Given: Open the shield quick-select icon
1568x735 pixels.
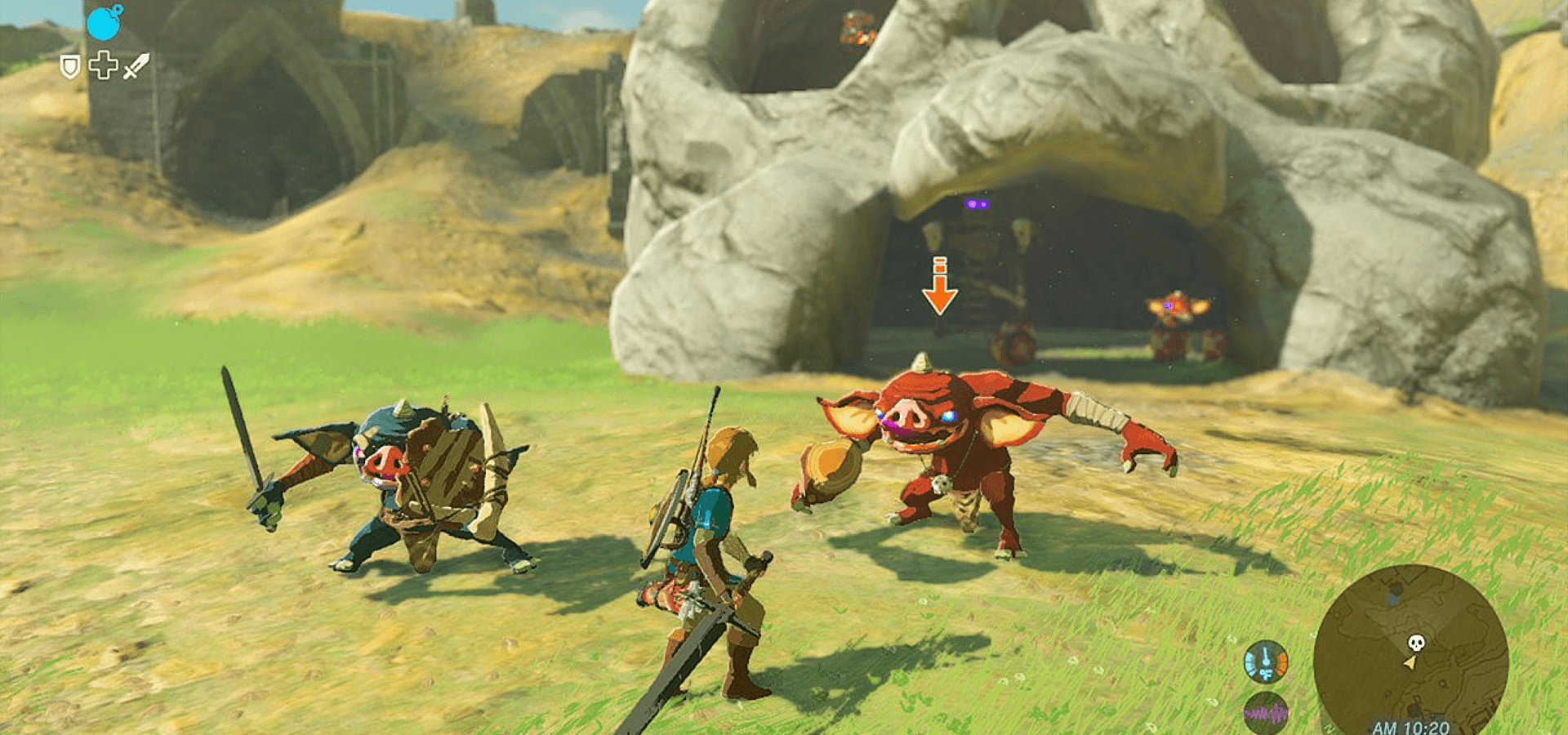Looking at the screenshot, I should [70, 67].
